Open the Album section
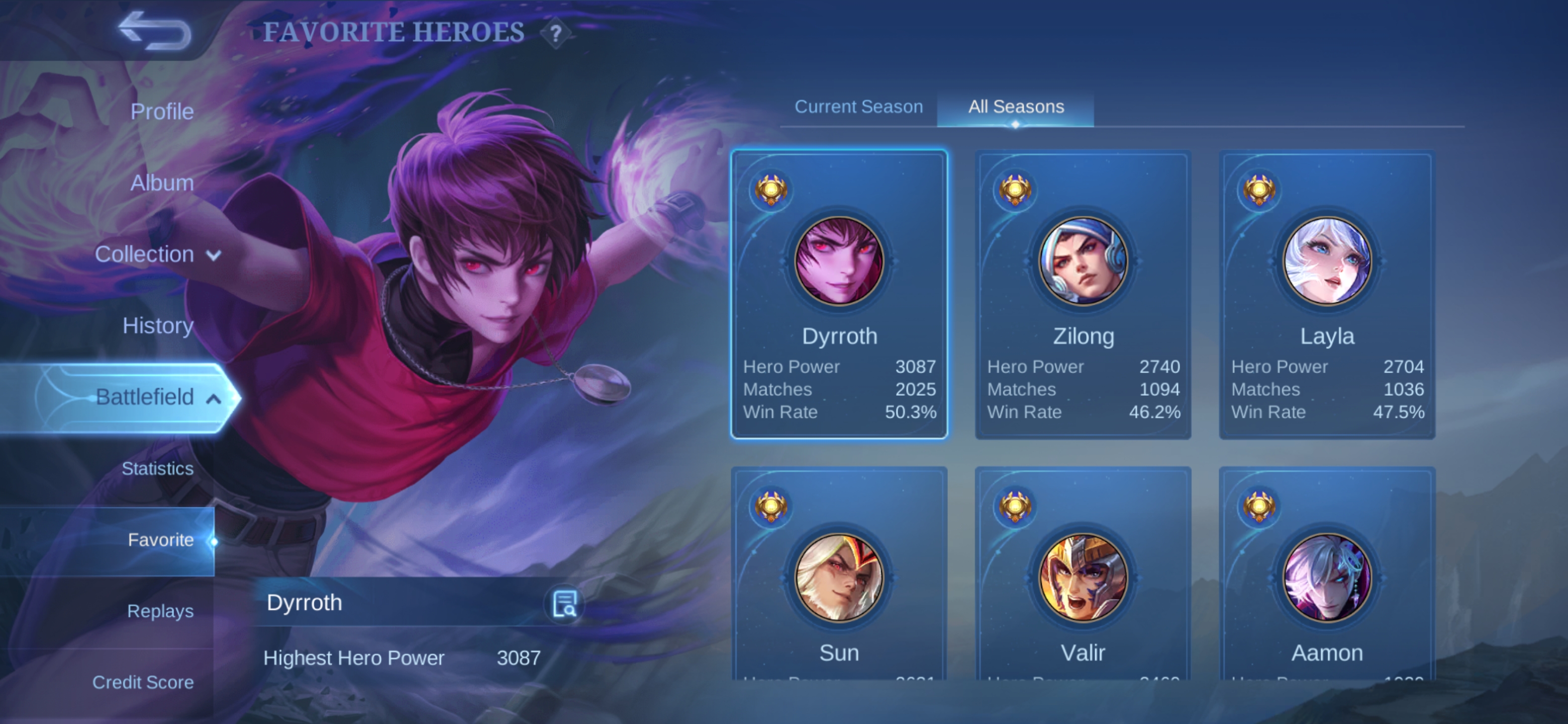The image size is (1568, 724). pyautogui.click(x=161, y=183)
